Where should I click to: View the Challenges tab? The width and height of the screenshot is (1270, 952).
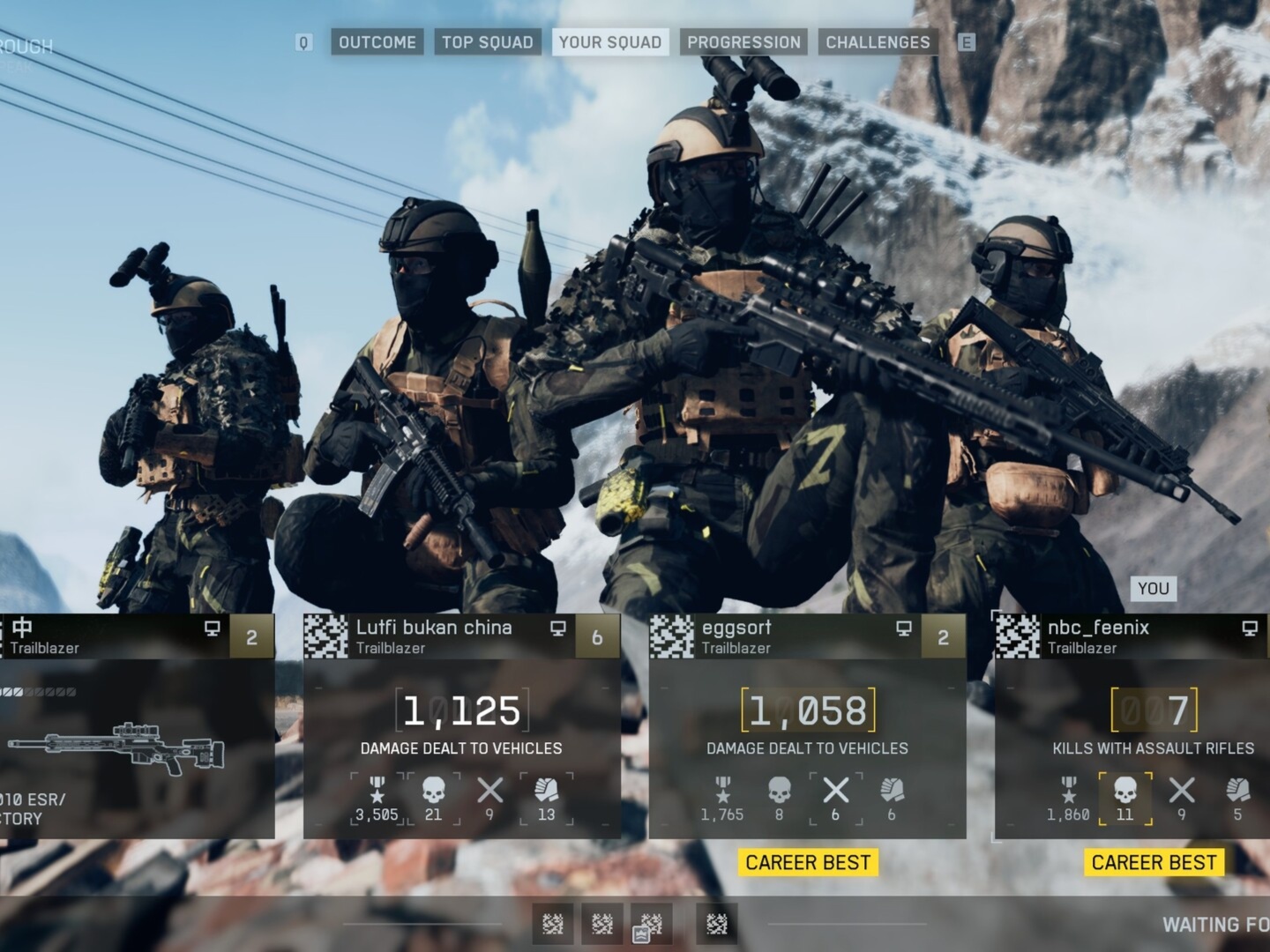(878, 42)
